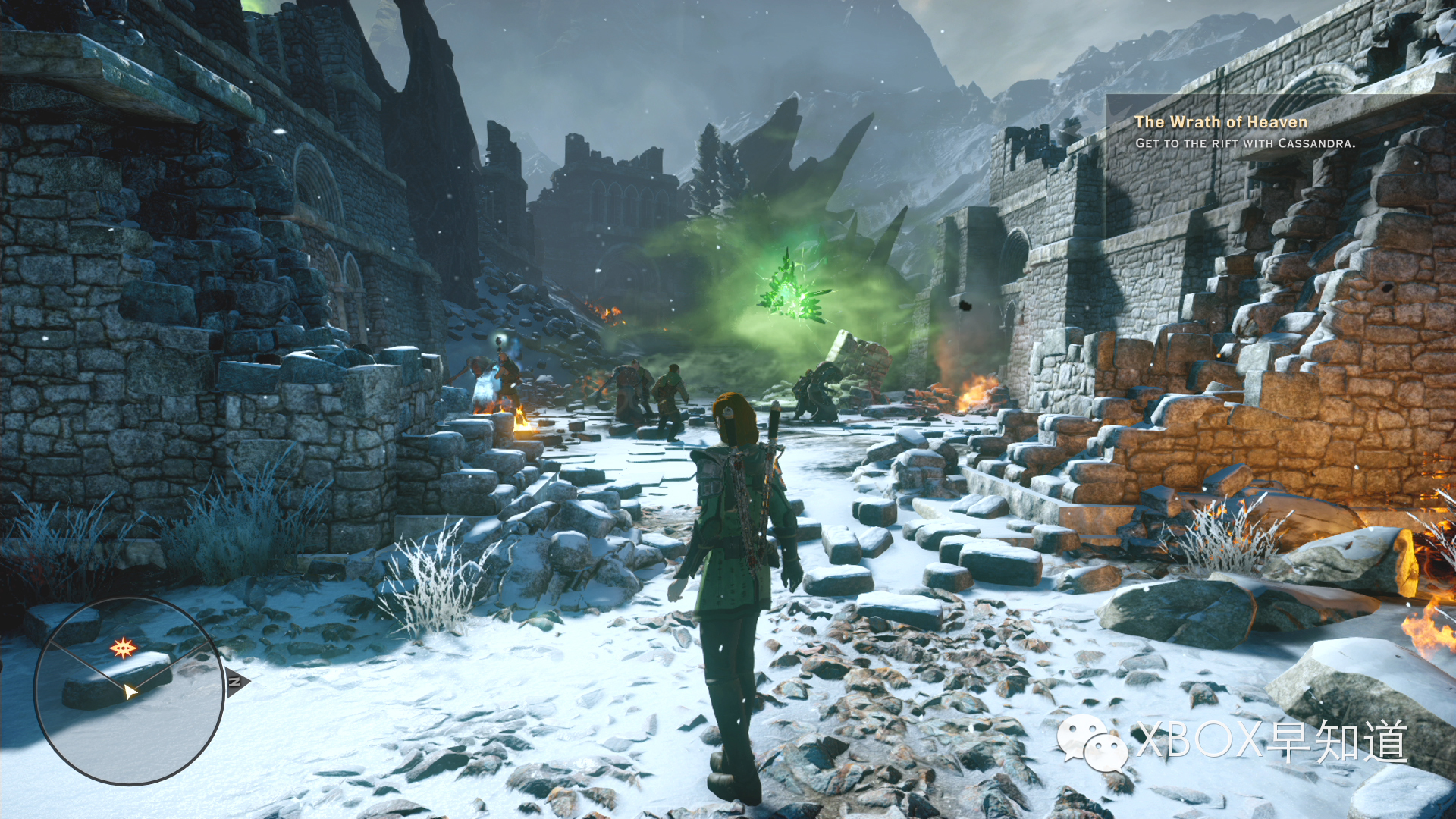
Task: Click the red starburst marker on minimap
Action: tap(123, 648)
